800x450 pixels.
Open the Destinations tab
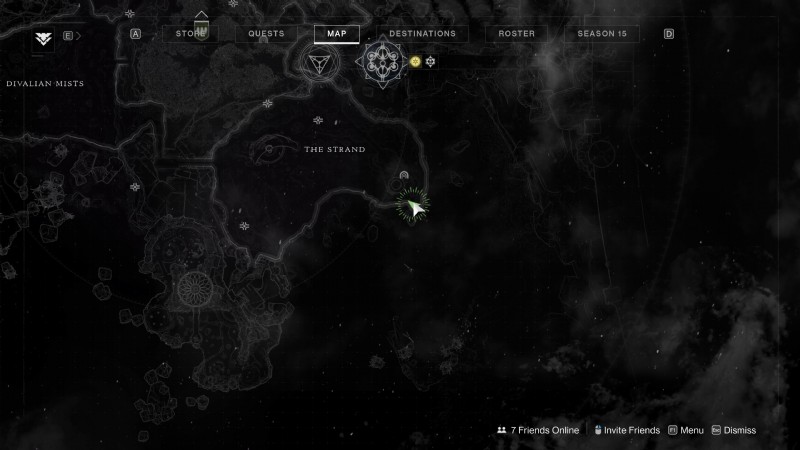[x=422, y=33]
